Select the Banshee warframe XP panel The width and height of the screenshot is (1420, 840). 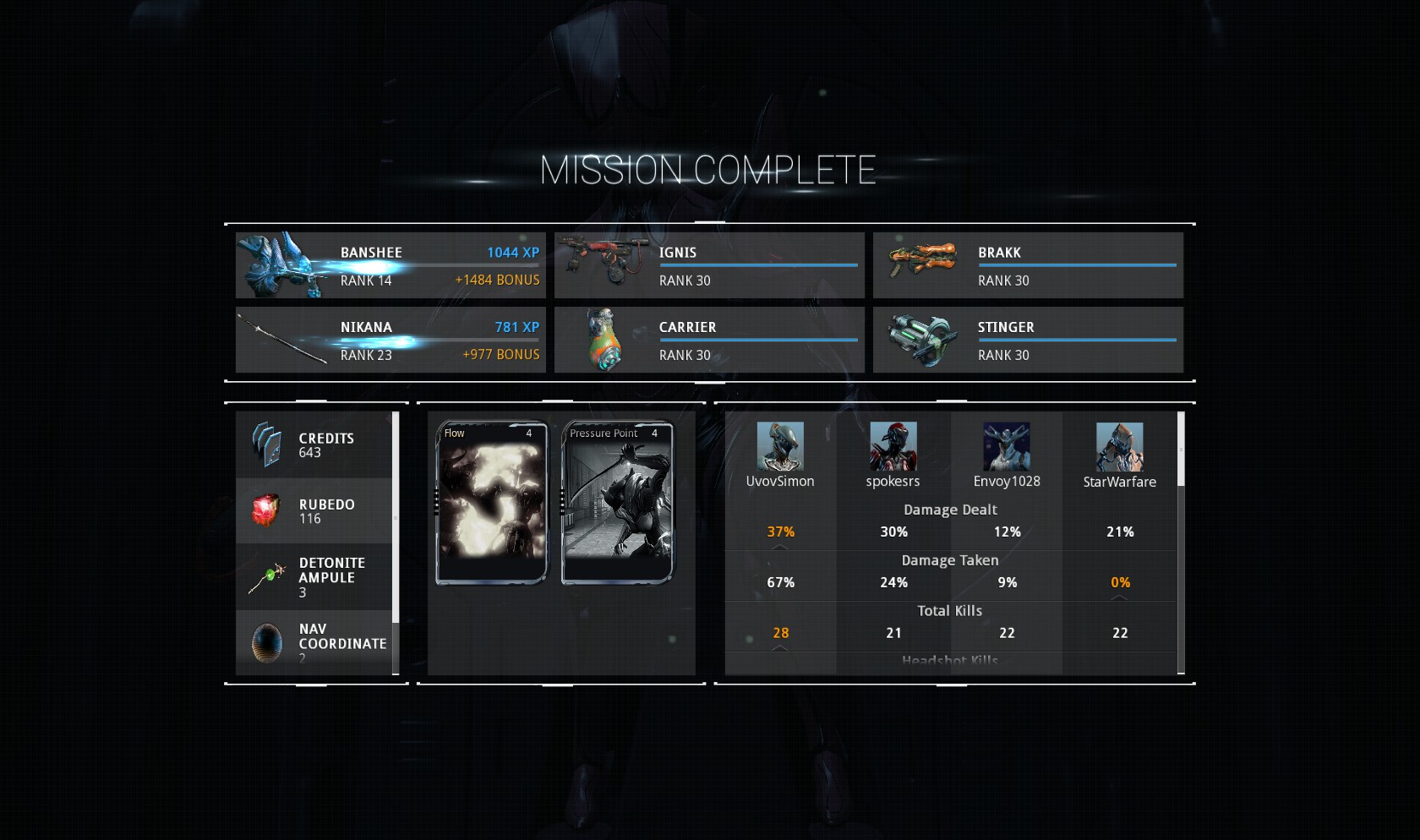pyautogui.click(x=390, y=265)
